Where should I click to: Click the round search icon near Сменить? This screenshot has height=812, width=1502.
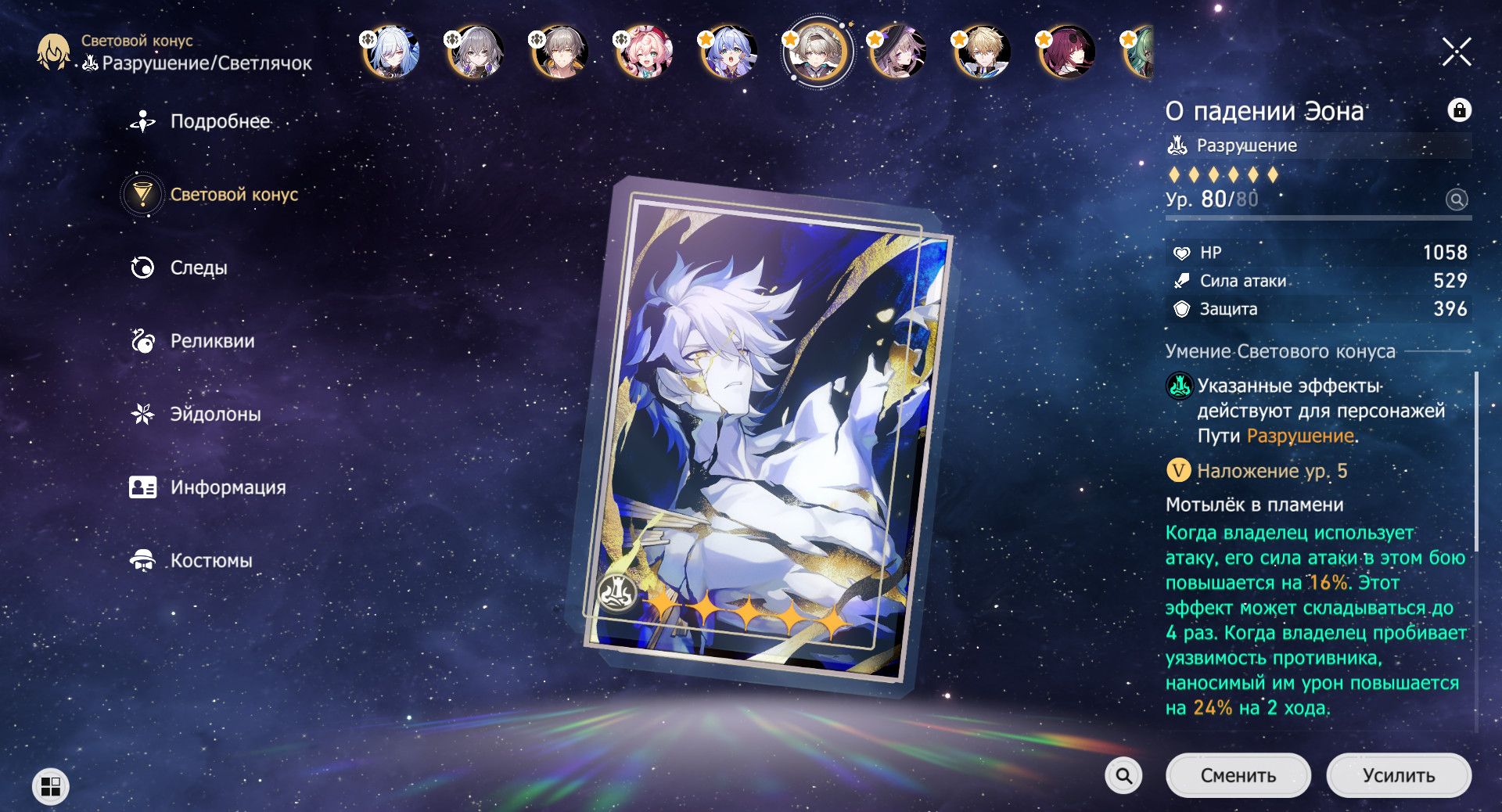pos(1124,775)
